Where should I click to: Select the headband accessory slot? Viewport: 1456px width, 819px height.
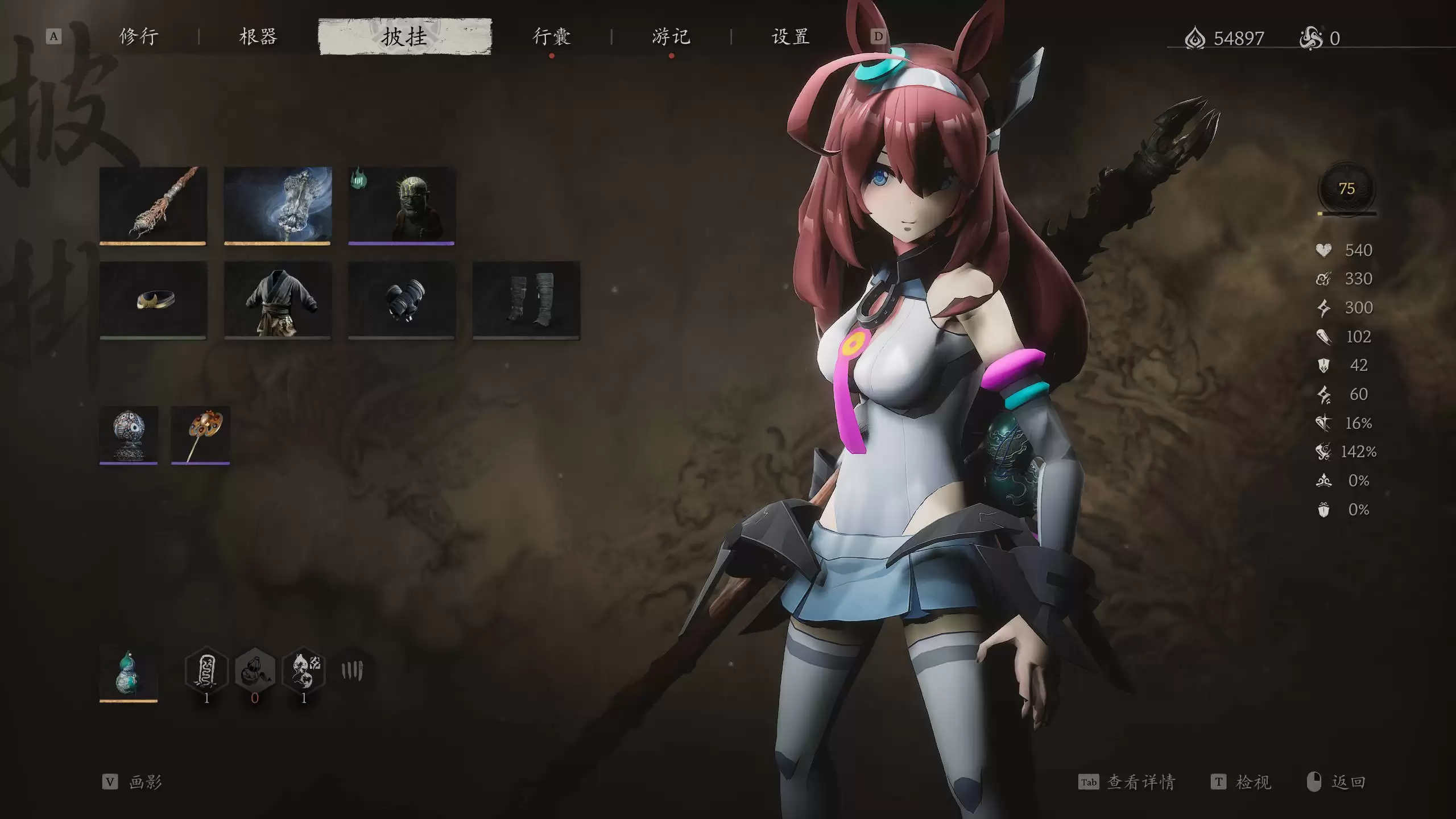tap(154, 301)
